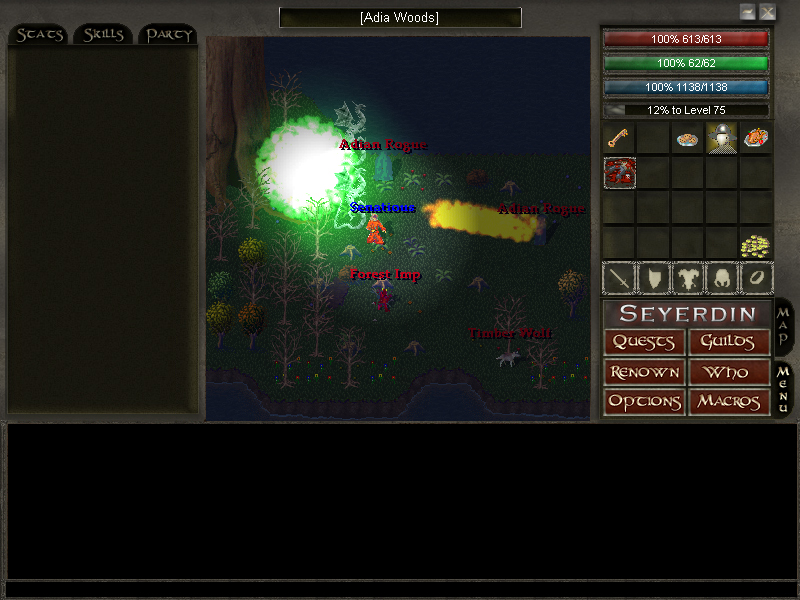Select the ring equipment slot
The width and height of the screenshot is (800, 600).
click(755, 277)
